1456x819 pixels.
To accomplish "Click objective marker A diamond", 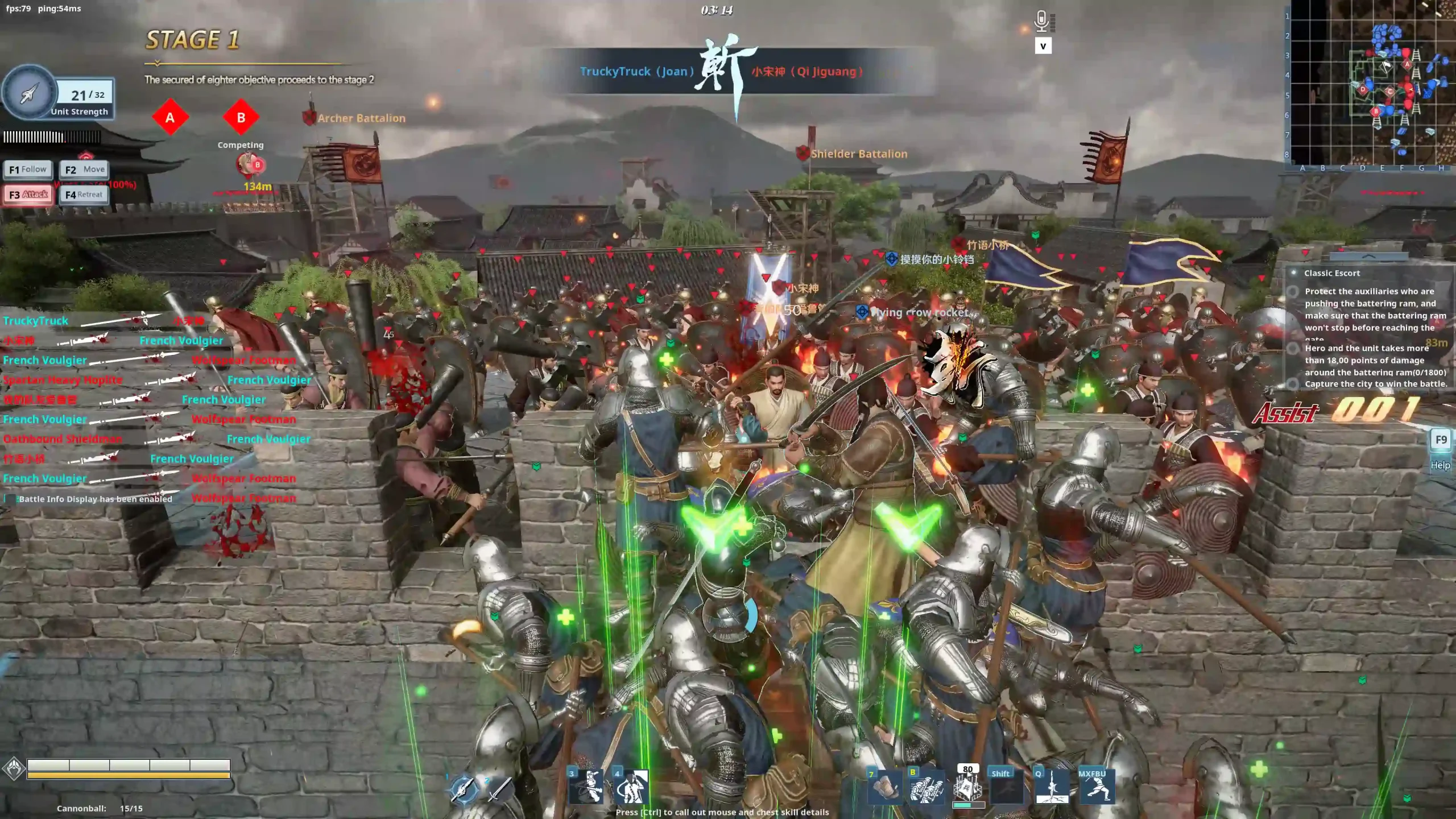I will point(169,118).
